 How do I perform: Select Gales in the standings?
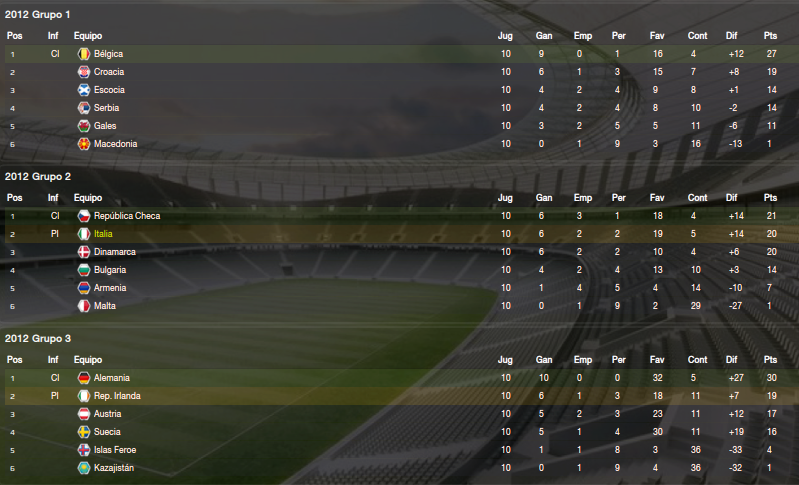coord(106,126)
